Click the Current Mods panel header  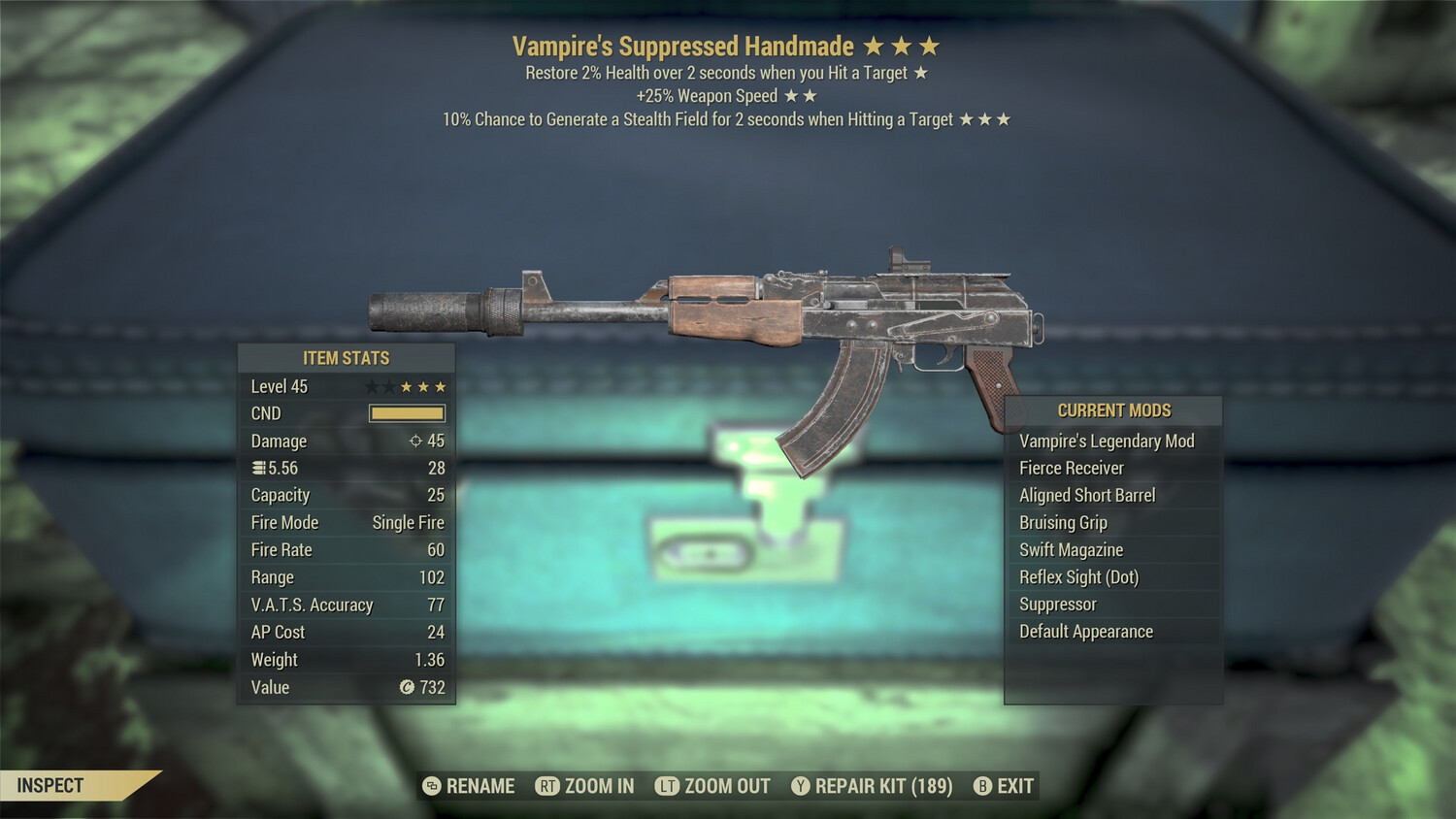pos(1112,409)
